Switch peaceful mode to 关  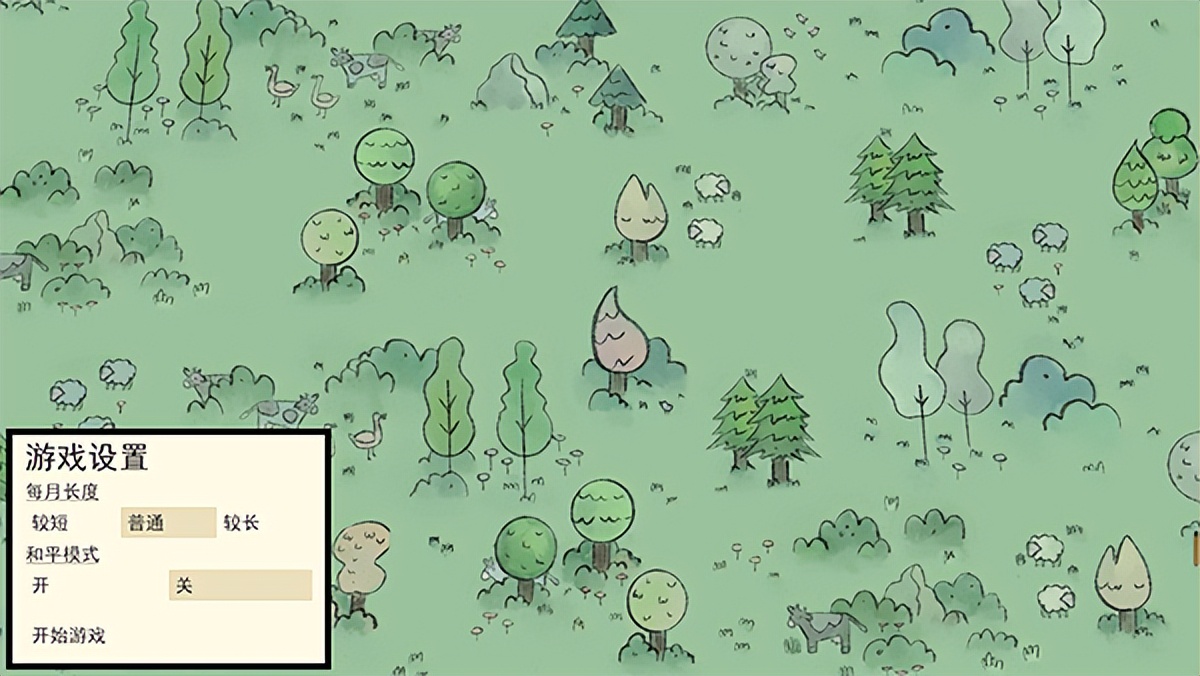point(240,586)
